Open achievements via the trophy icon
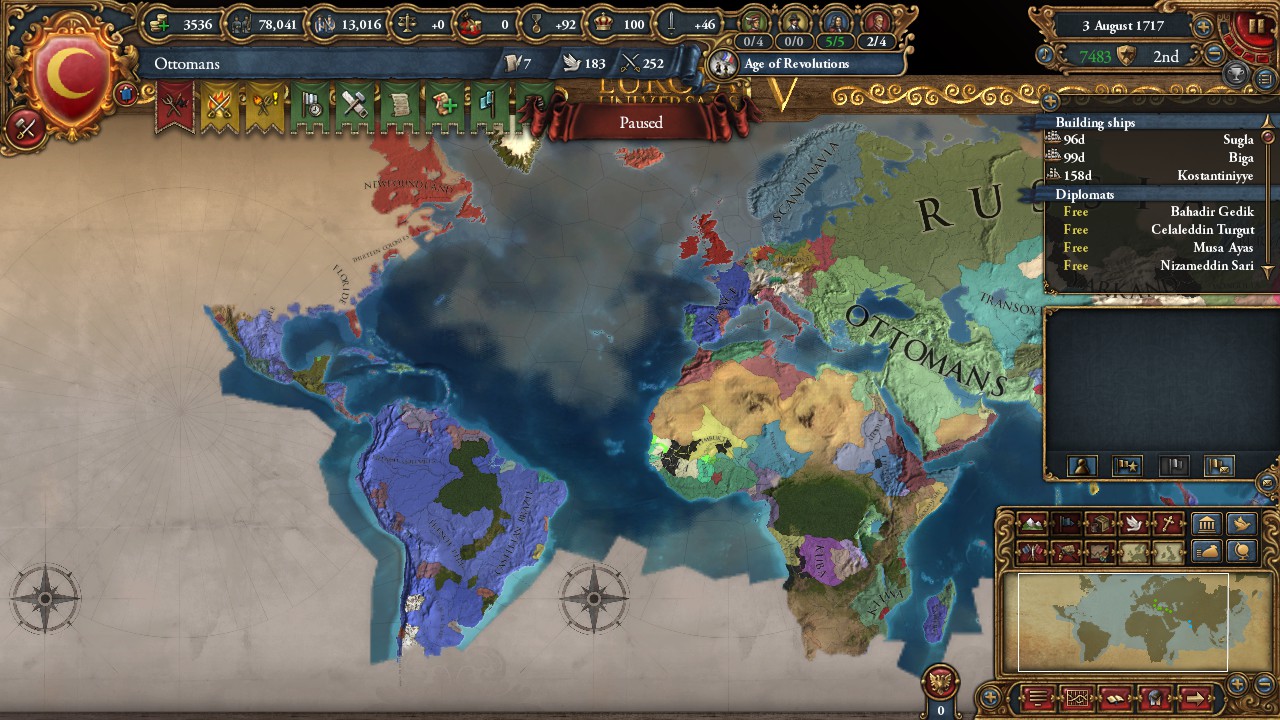This screenshot has height=720, width=1280. pos(1234,75)
